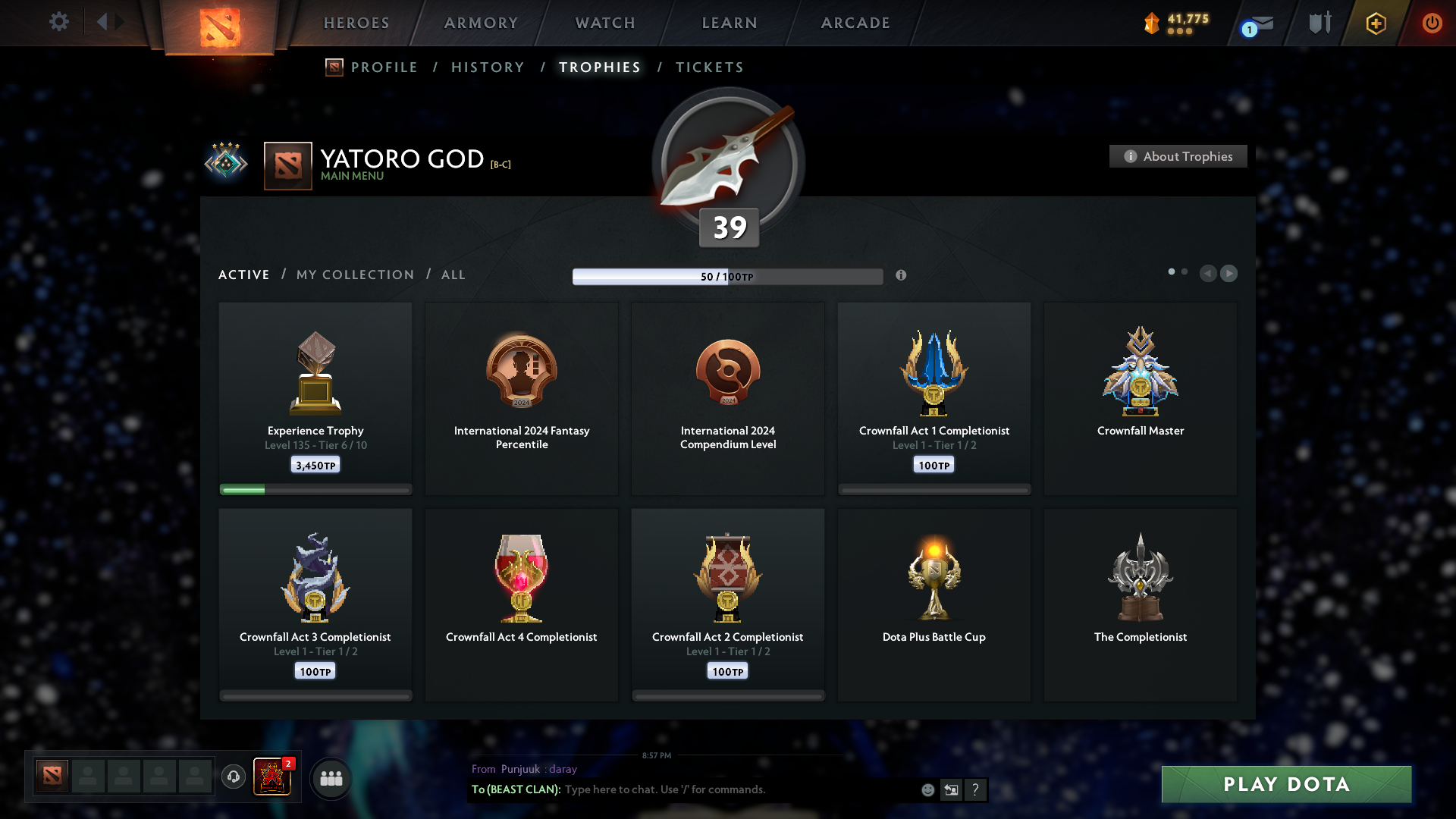The image size is (1456, 819).
Task: Click the red power quit button
Action: pos(1432,23)
